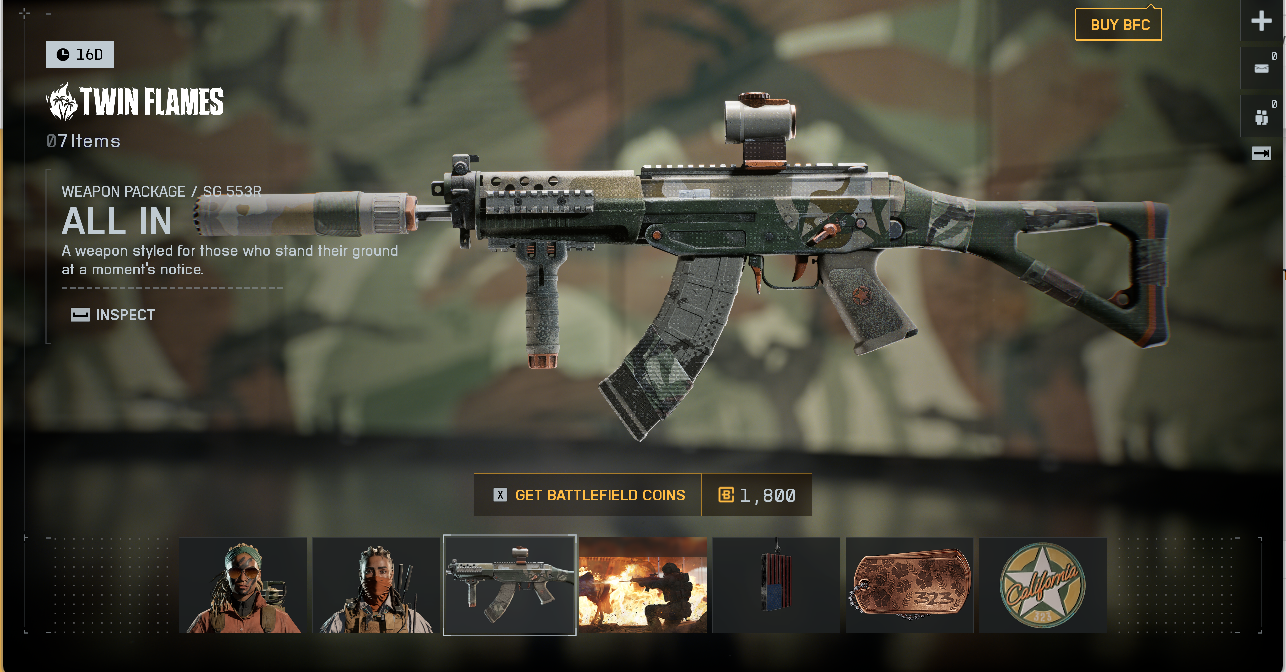The image size is (1286, 672).
Task: Click the plus icon in the side panel
Action: pos(1261,22)
